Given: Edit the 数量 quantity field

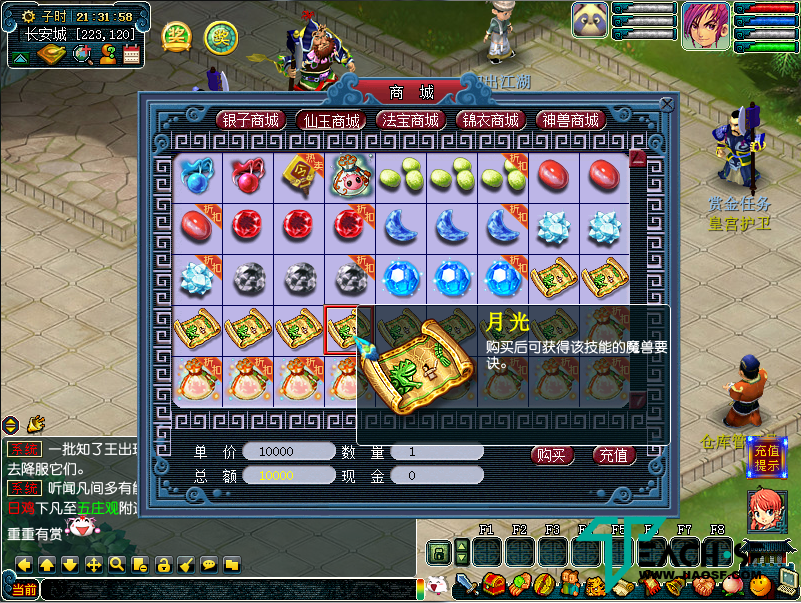Looking at the screenshot, I should point(437,452).
